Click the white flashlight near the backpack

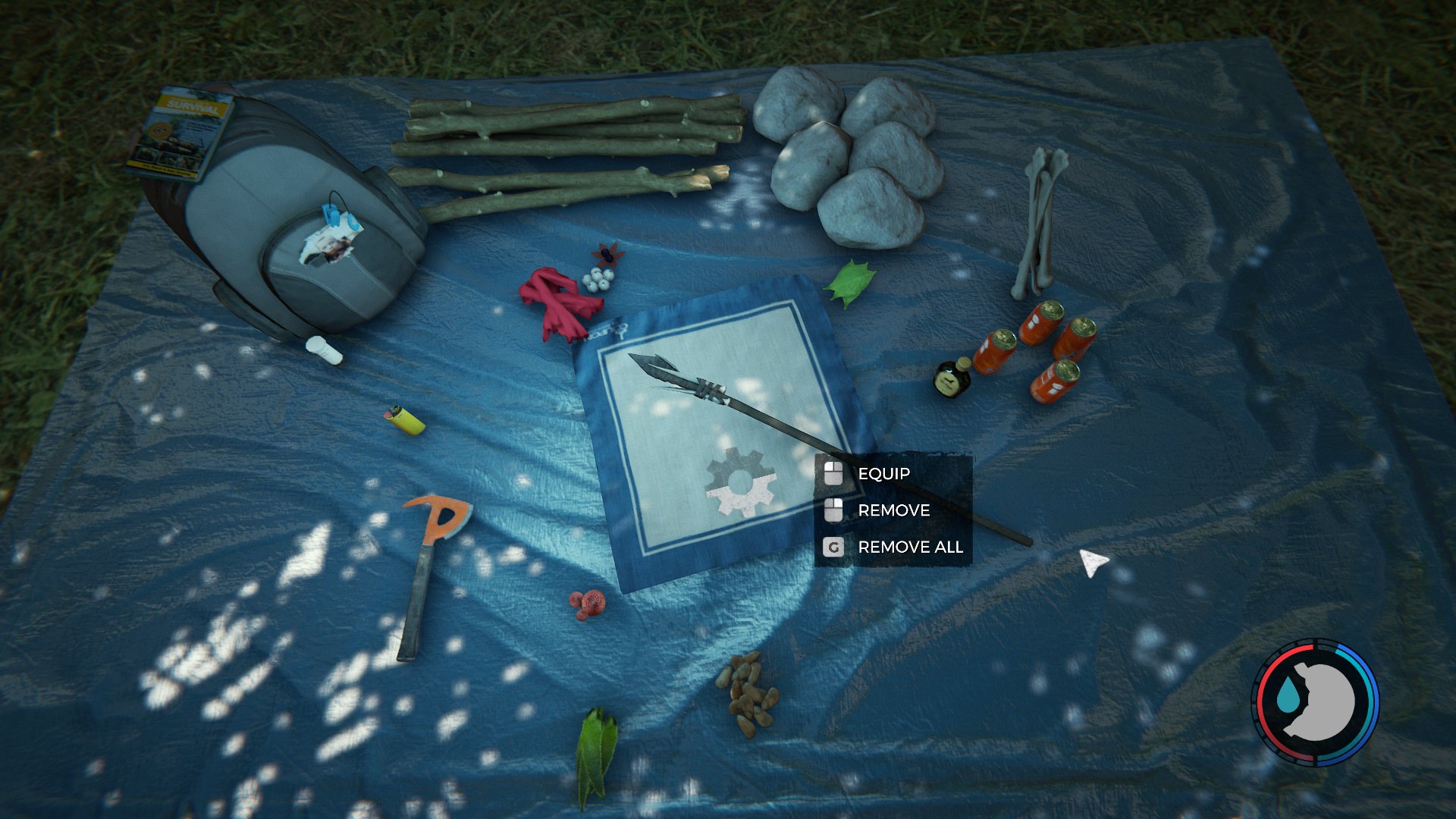tap(326, 349)
